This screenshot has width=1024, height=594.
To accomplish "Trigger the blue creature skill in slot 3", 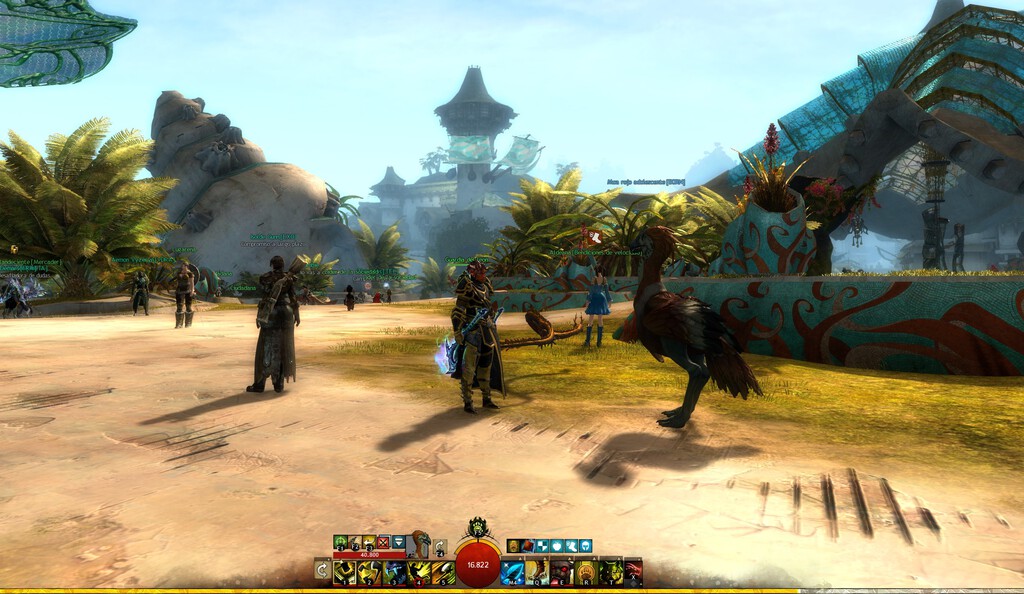I will [x=394, y=572].
